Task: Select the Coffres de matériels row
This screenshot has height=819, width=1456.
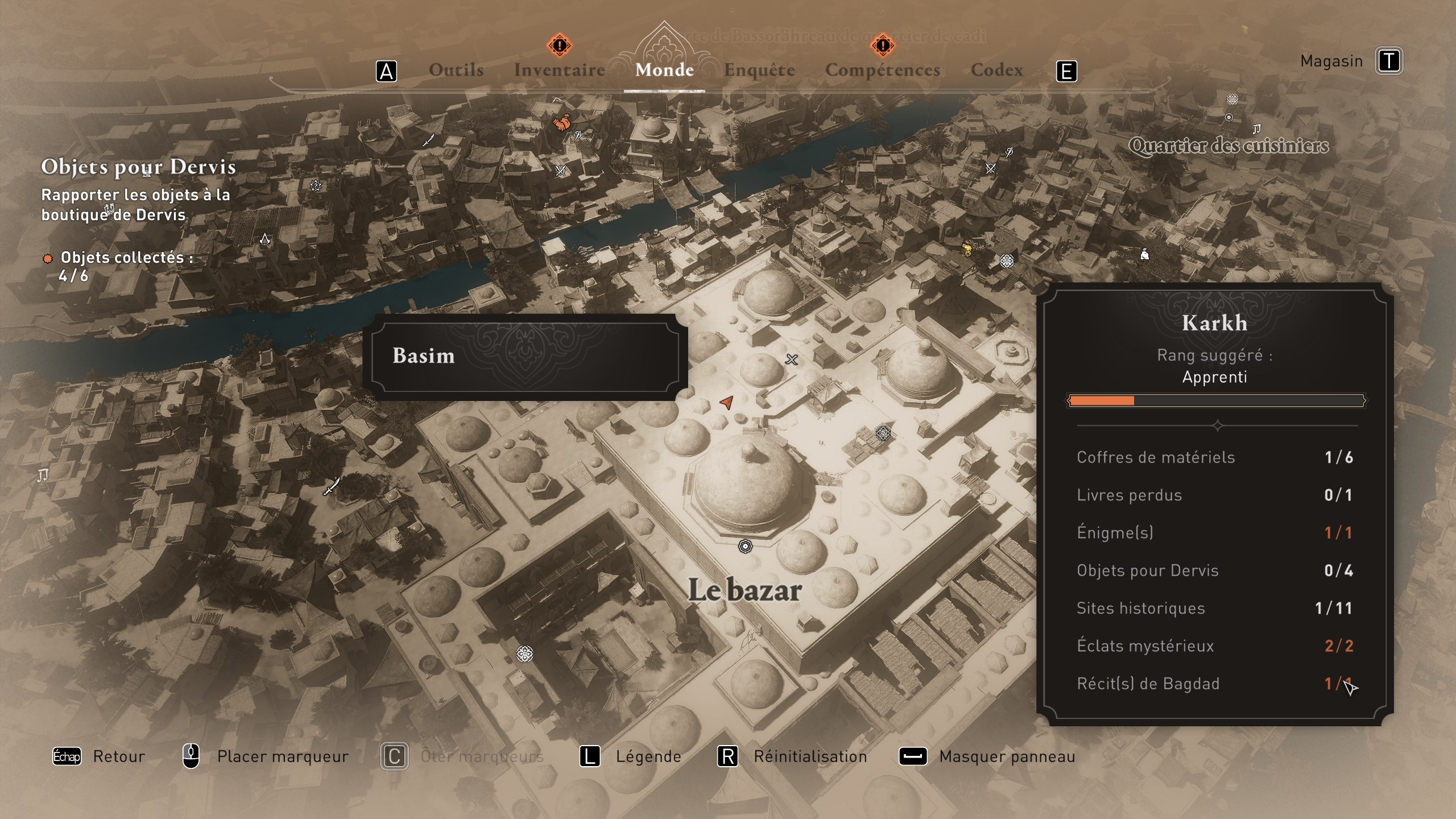Action: 1214,457
